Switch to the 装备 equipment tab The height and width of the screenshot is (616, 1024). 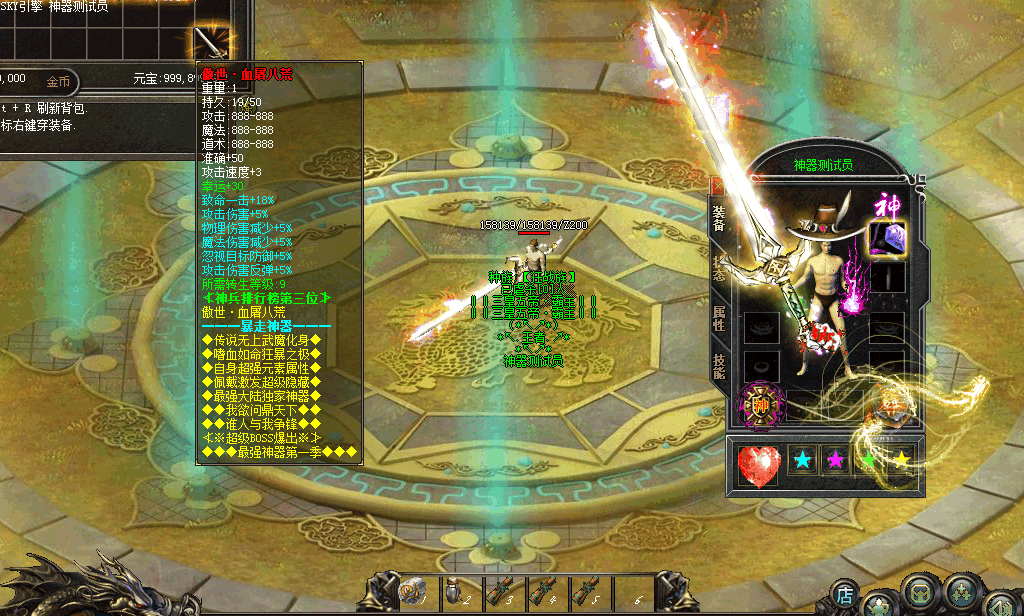(718, 217)
